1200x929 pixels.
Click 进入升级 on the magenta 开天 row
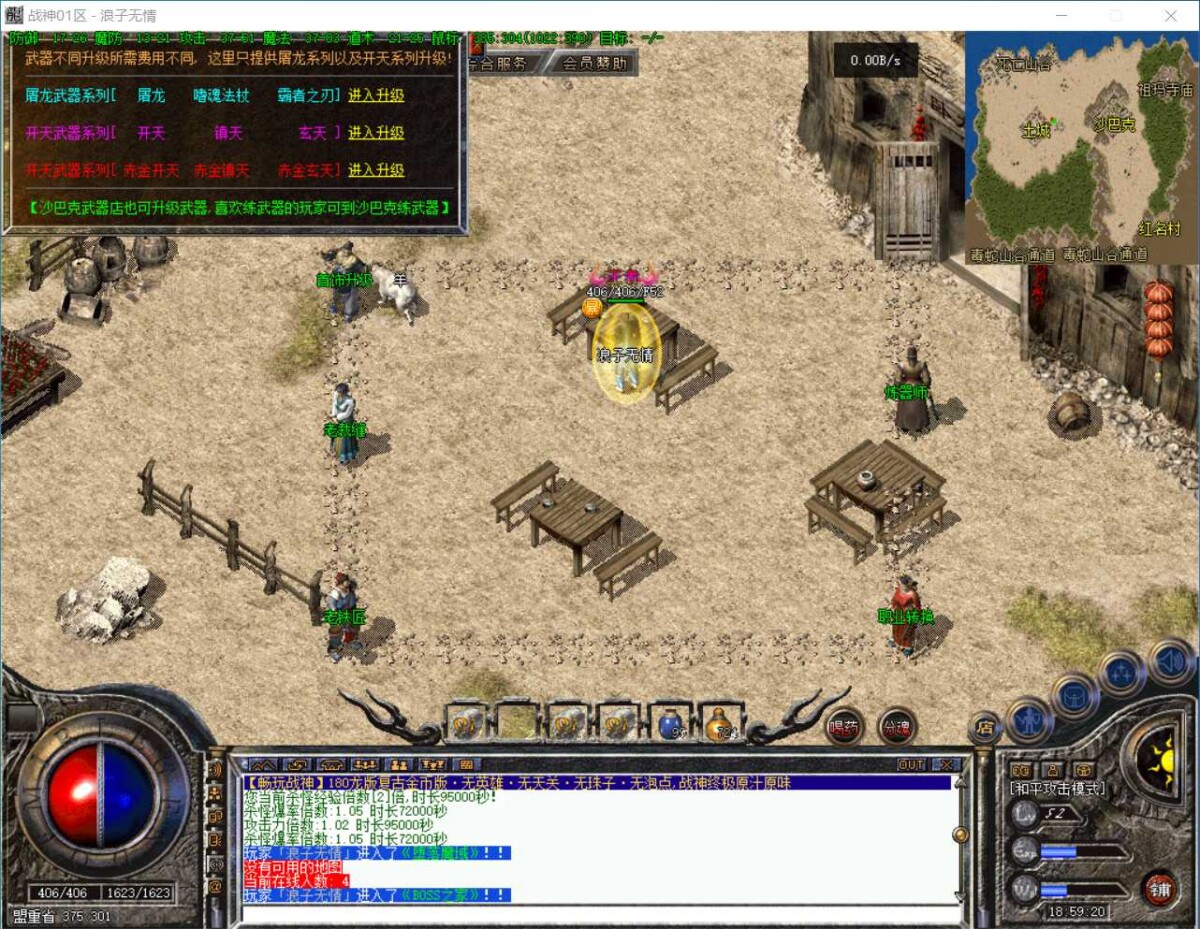(x=376, y=133)
